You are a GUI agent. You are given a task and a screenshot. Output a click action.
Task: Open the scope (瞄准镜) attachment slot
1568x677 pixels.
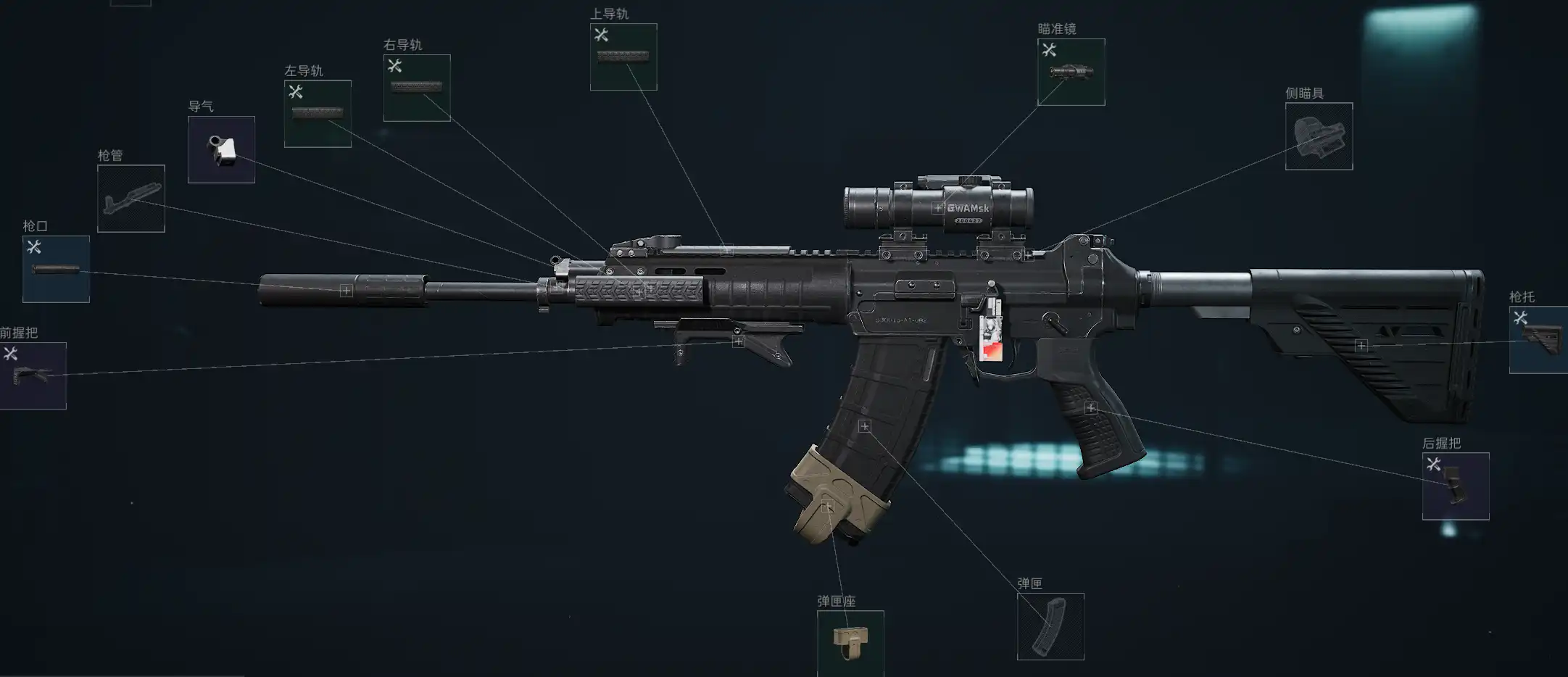[x=1071, y=72]
